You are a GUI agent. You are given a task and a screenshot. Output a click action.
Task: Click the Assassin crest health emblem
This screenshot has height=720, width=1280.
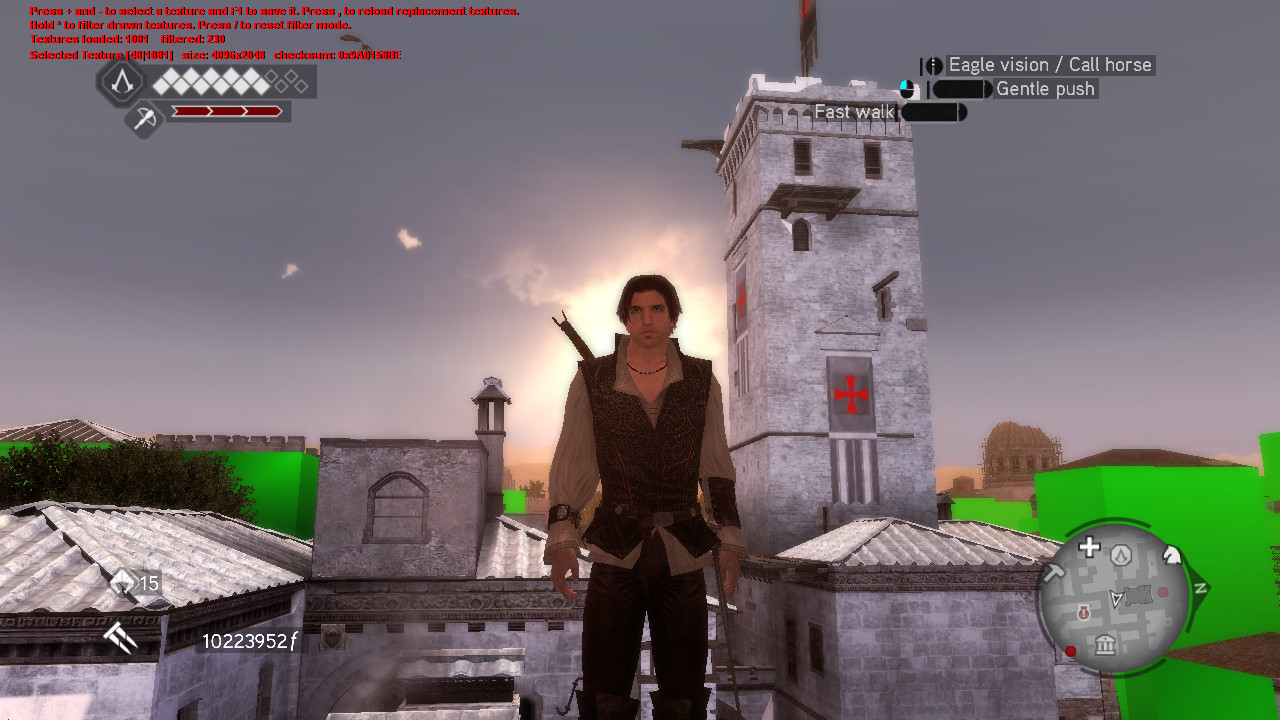[x=121, y=82]
